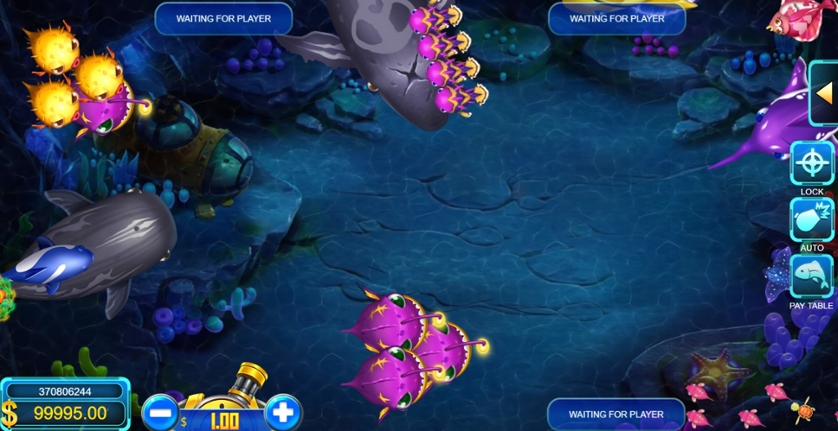Toggle the Auto fire button

tap(811, 219)
